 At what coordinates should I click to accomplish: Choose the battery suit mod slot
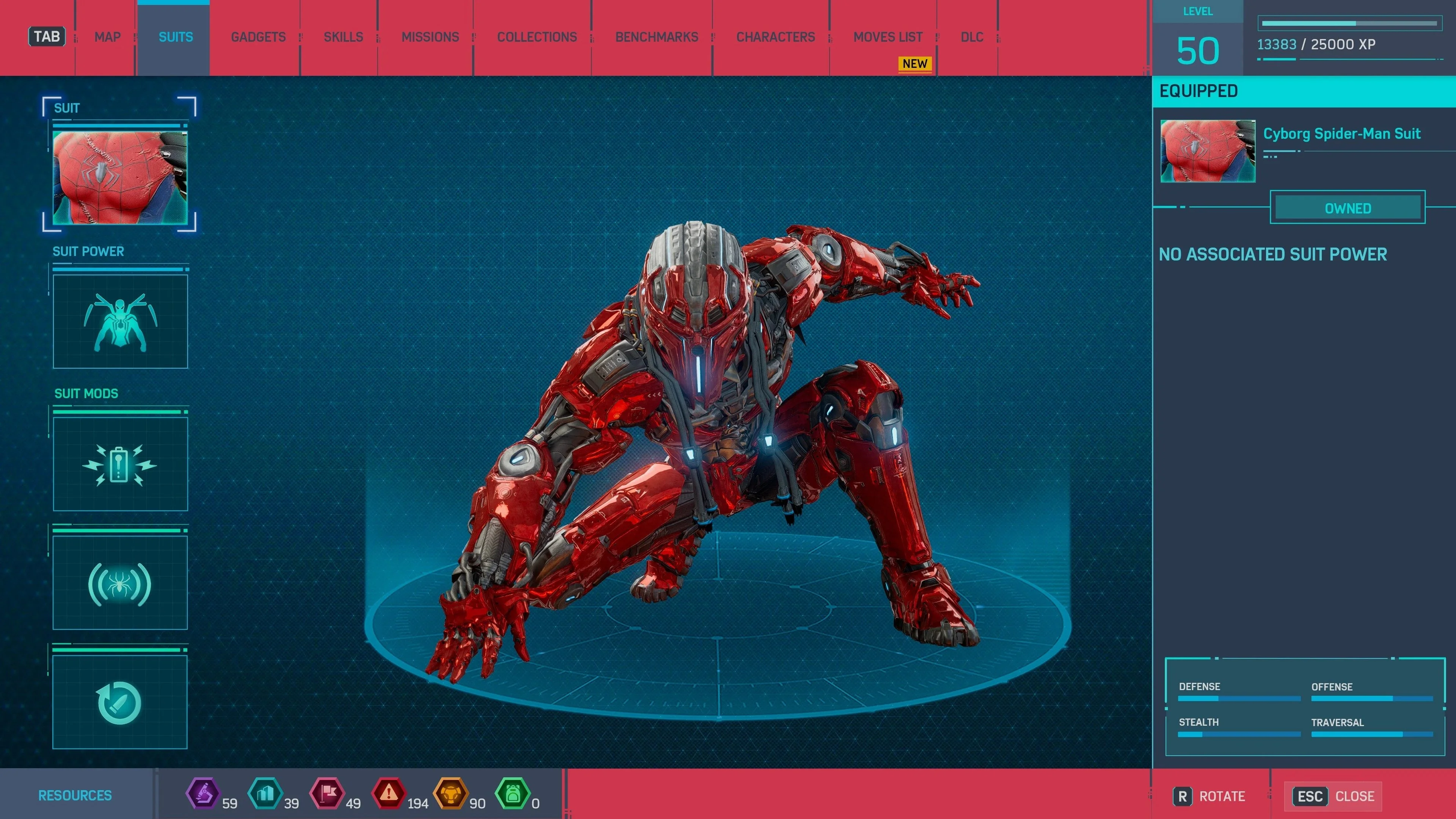click(x=120, y=464)
